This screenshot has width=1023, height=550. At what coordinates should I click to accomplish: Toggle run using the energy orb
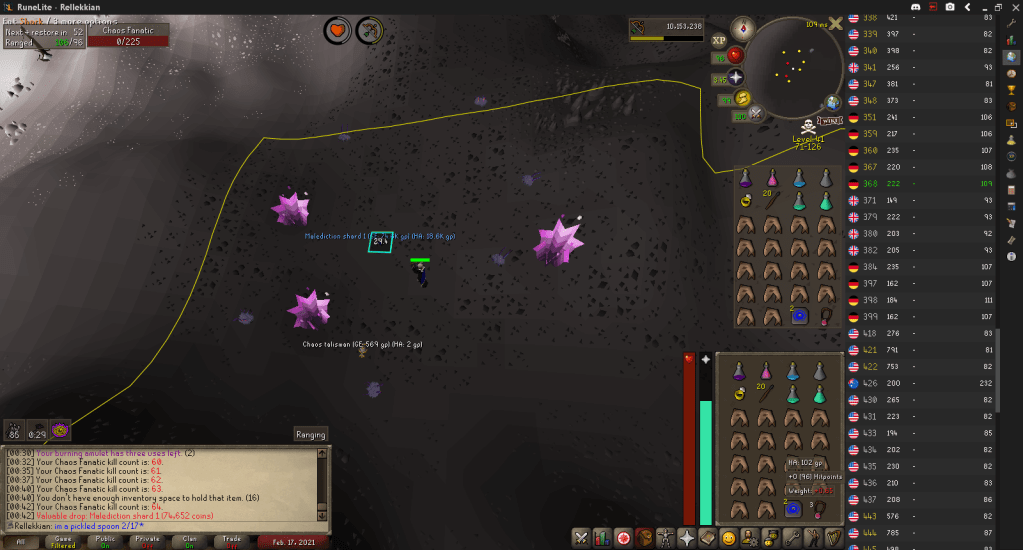click(x=743, y=98)
